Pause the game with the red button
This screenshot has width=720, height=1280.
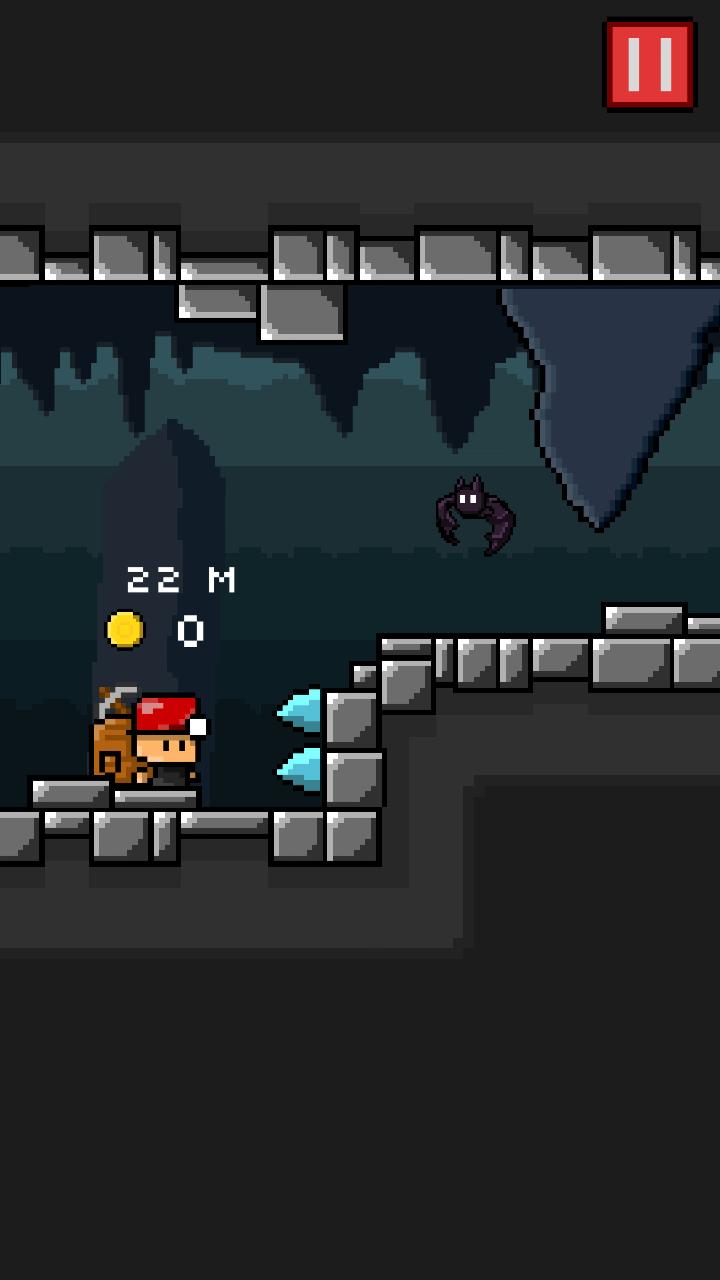click(649, 63)
